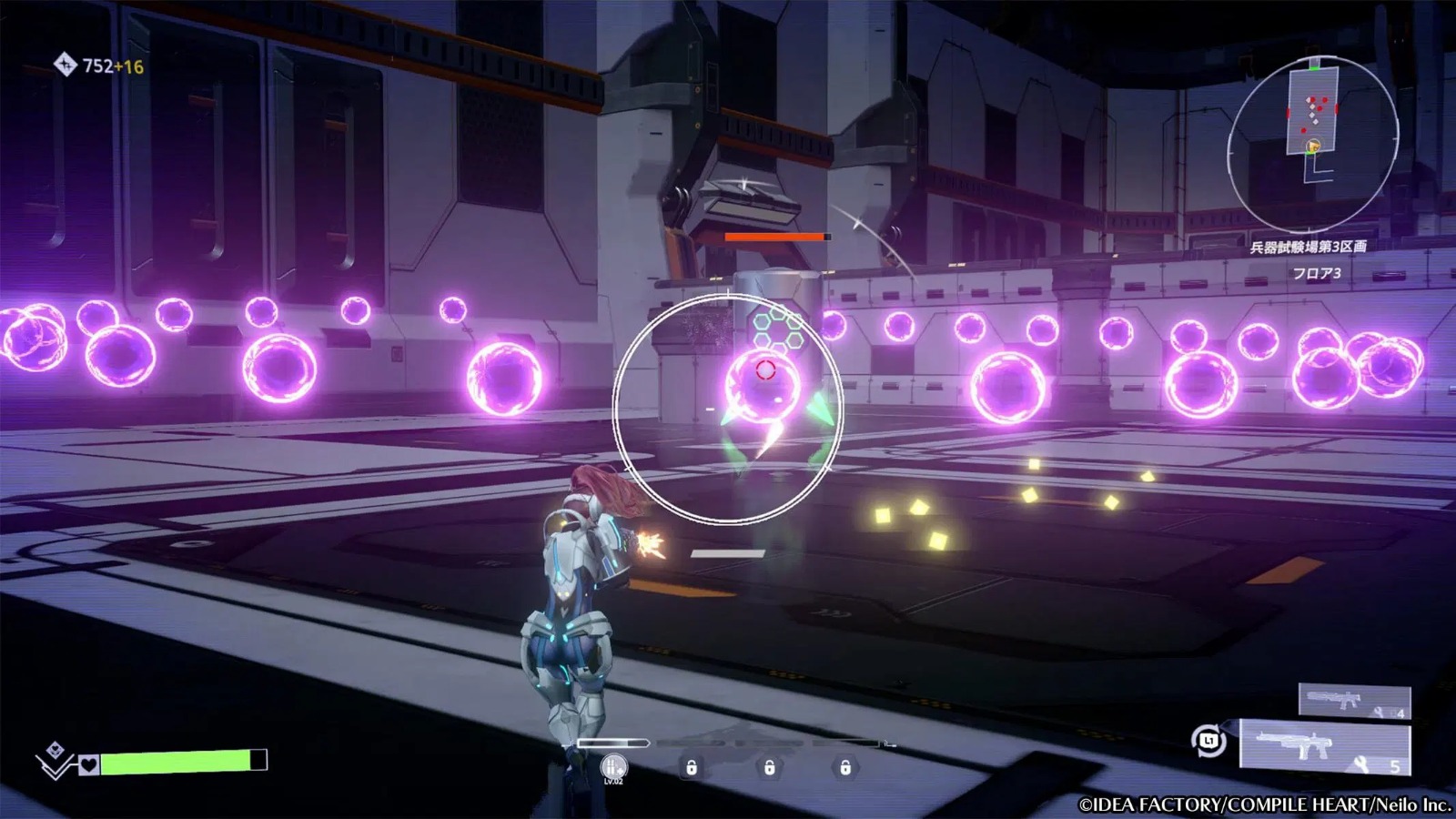Screen dimensions: 1456x819
Task: Unlock the middle locked skill slot
Action: point(770,768)
